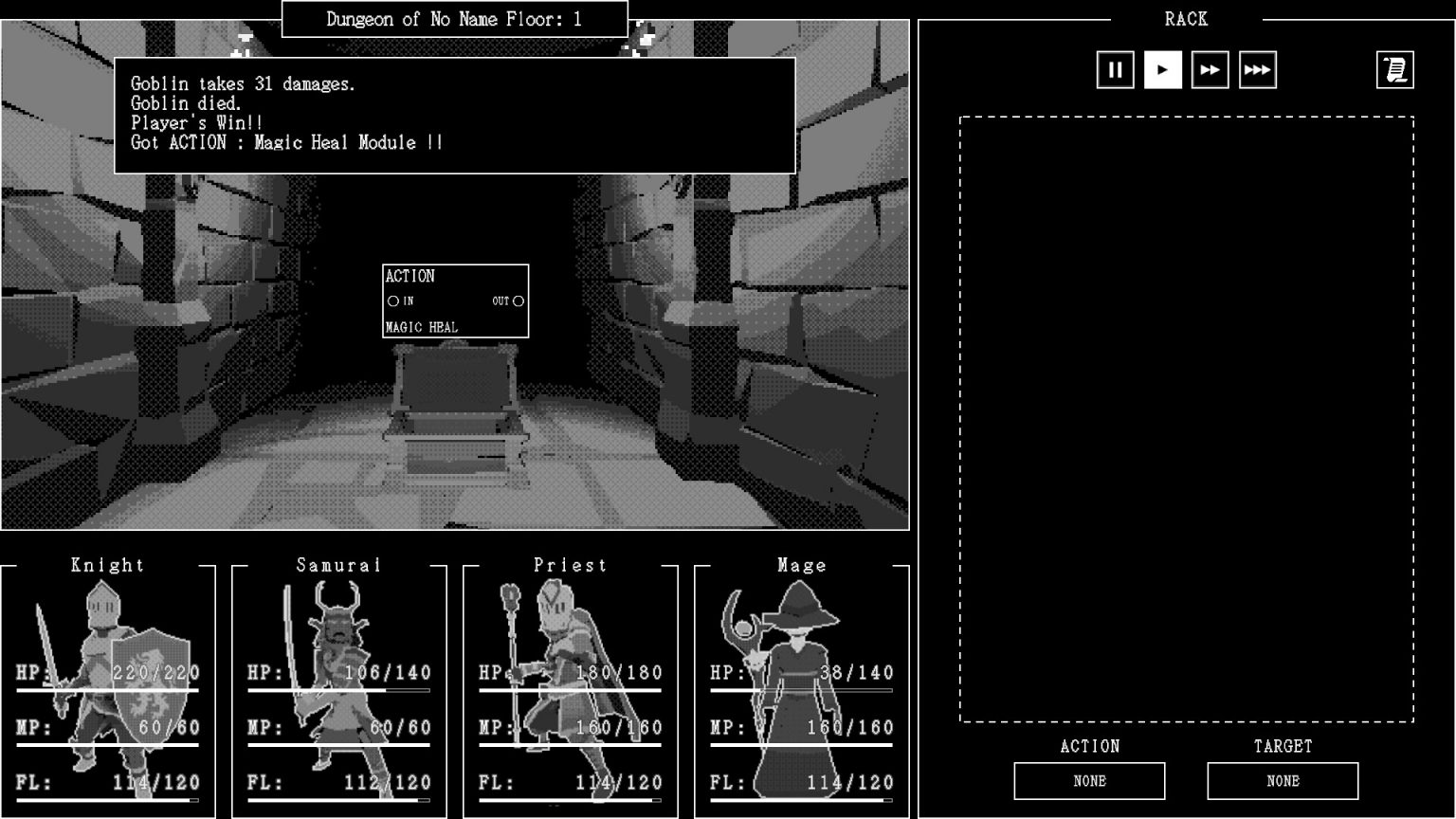Open the ACTION selector showing NONE
Screen dimensions: 1456x819
tap(1090, 781)
